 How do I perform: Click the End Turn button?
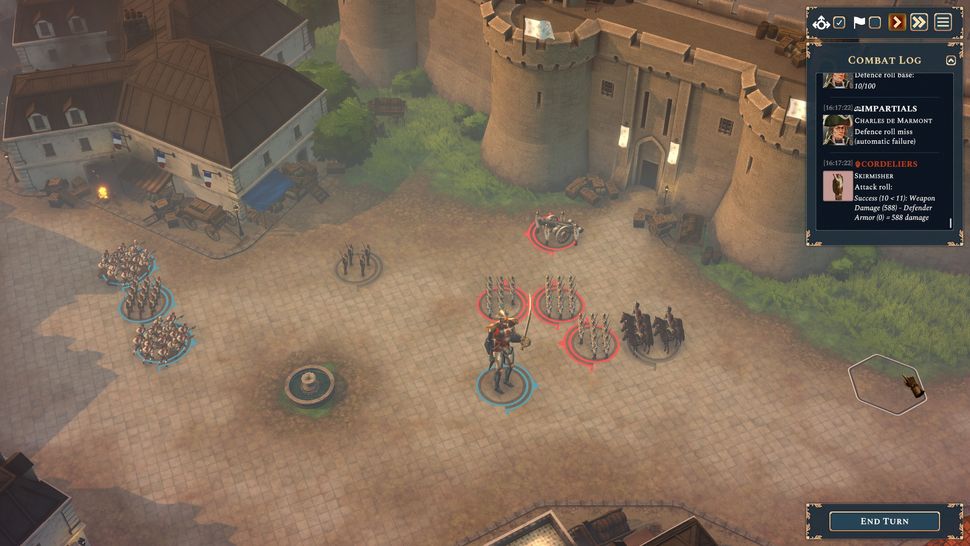pyautogui.click(x=884, y=521)
